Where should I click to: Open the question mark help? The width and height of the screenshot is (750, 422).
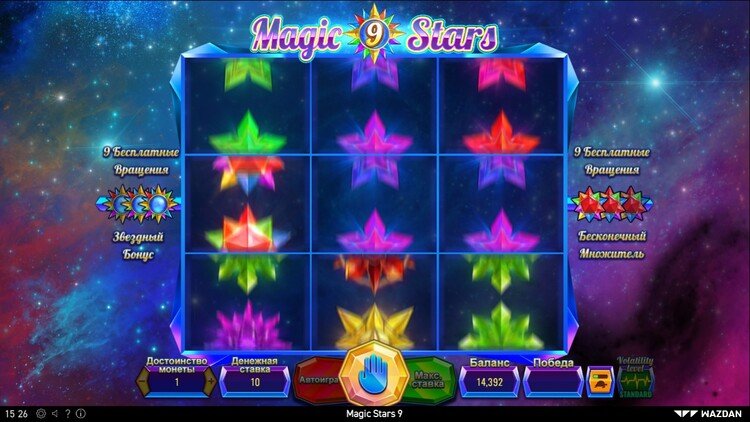click(67, 413)
